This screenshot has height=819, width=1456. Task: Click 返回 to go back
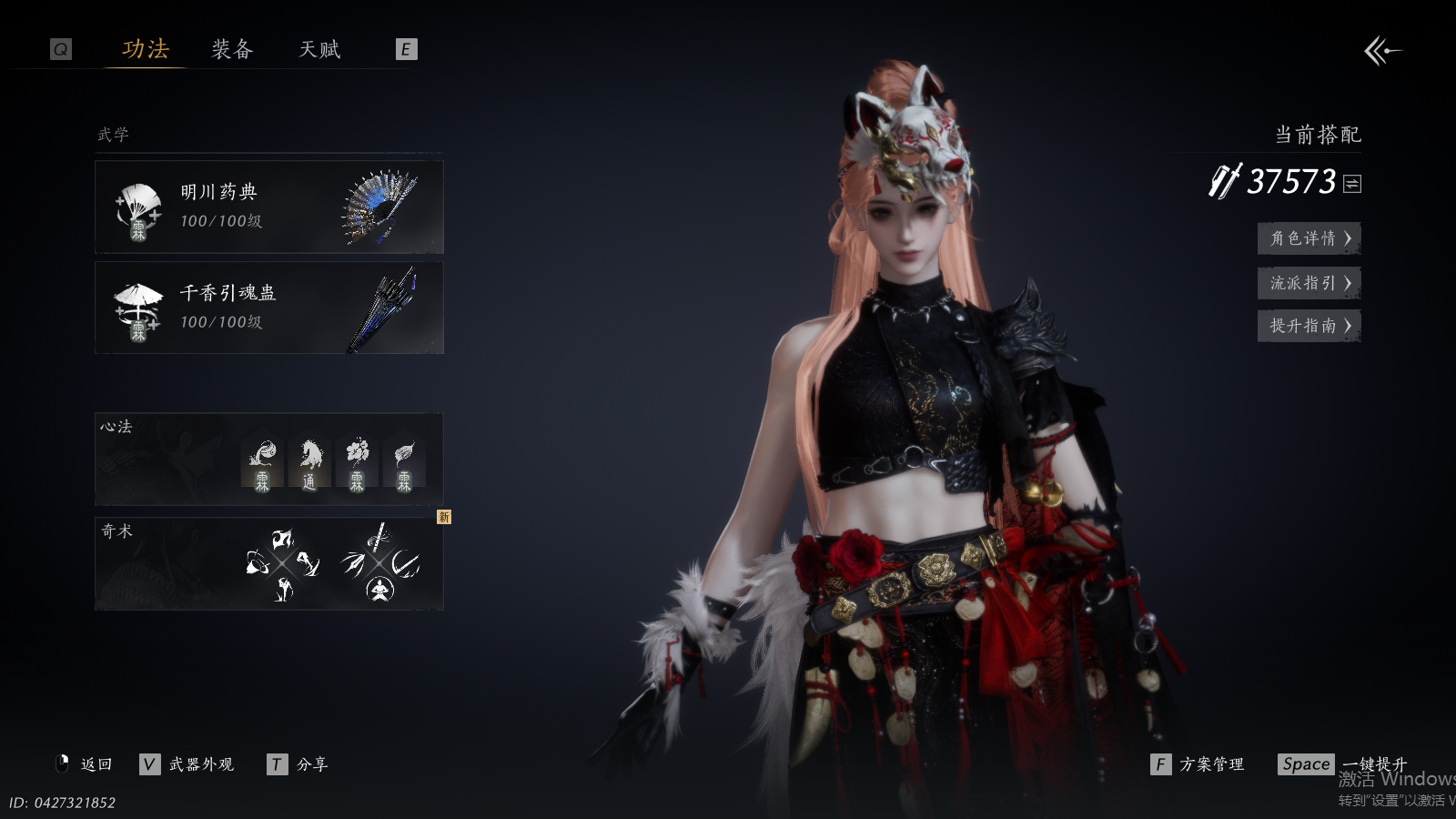pyautogui.click(x=85, y=764)
